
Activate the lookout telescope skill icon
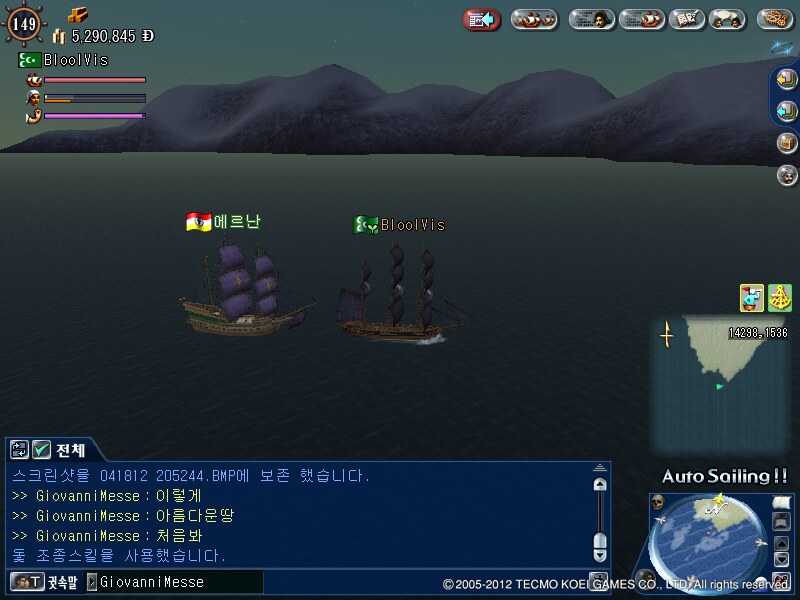click(752, 297)
